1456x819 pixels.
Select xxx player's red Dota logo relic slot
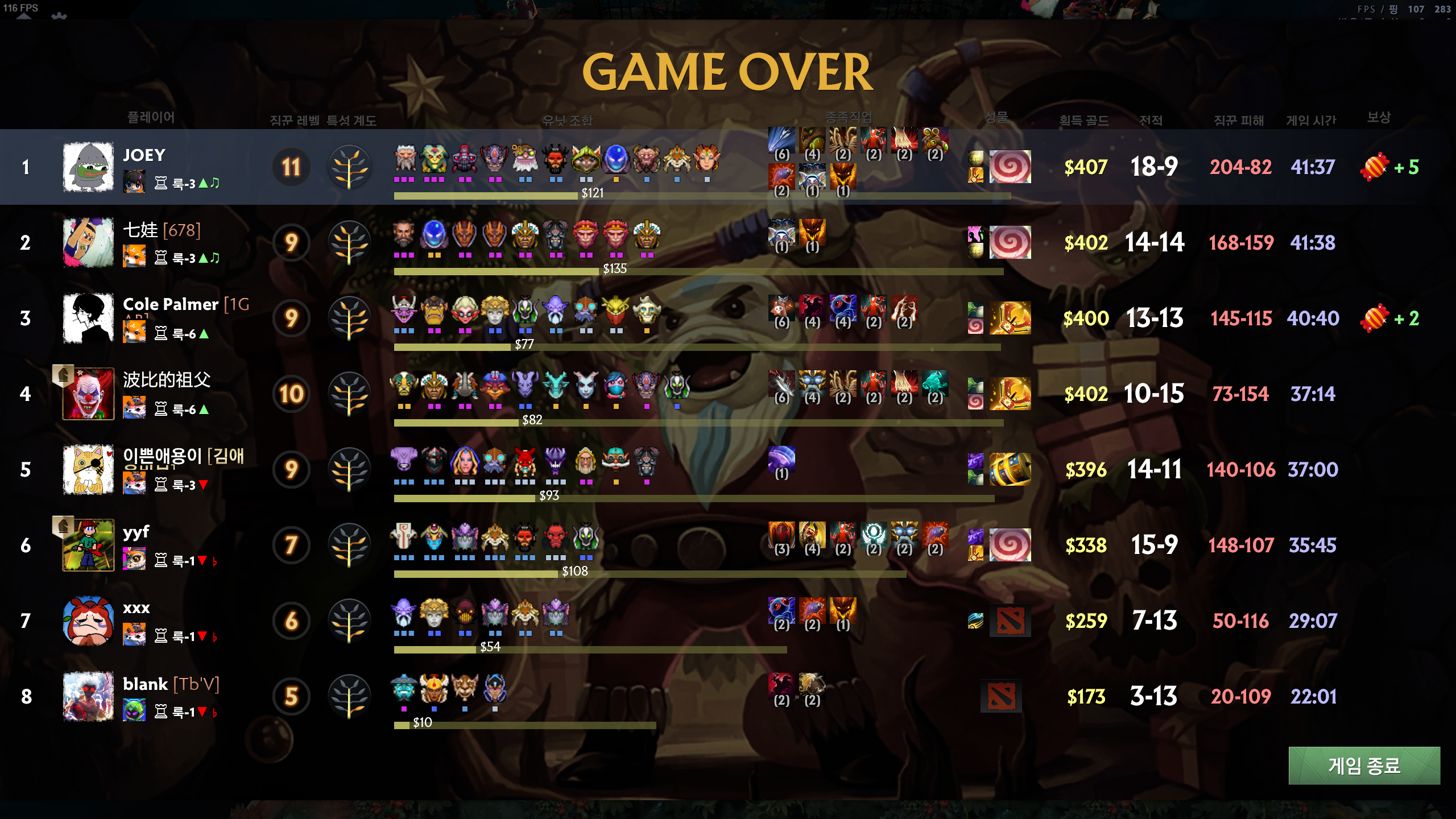pyautogui.click(x=1010, y=621)
